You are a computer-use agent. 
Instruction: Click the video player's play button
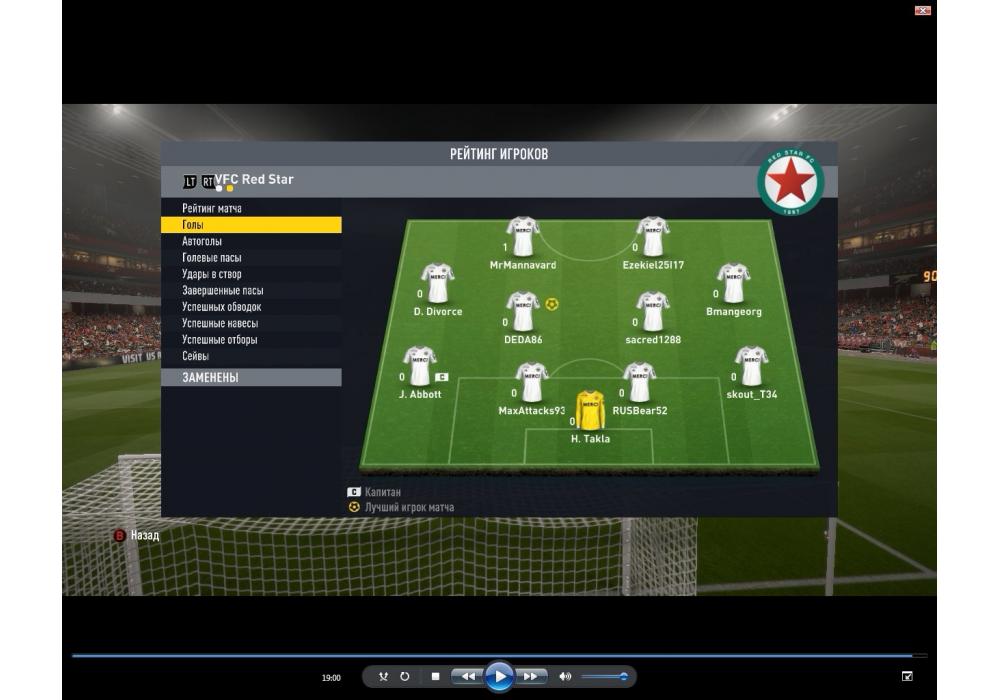(x=499, y=677)
